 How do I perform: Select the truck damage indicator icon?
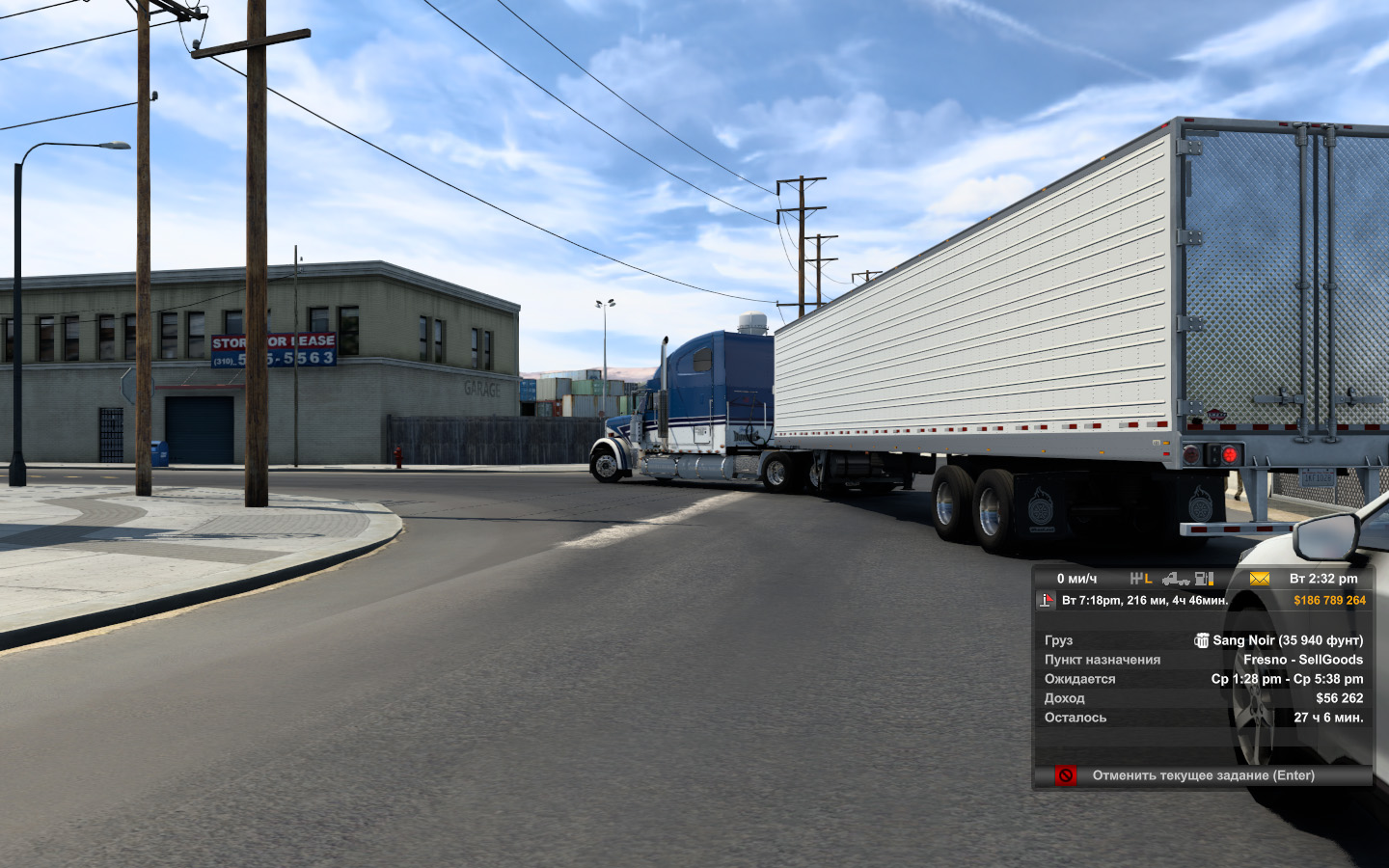1175,579
